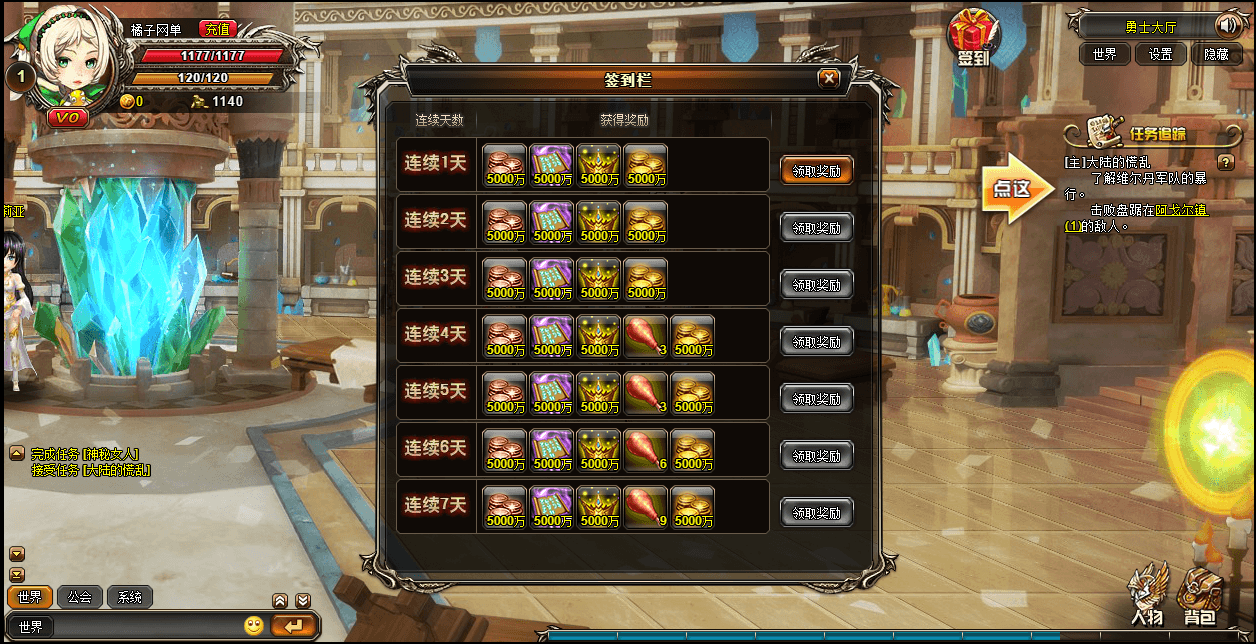Claim the 连续2天 reward
Screen dimensions: 1256x644
(816, 228)
